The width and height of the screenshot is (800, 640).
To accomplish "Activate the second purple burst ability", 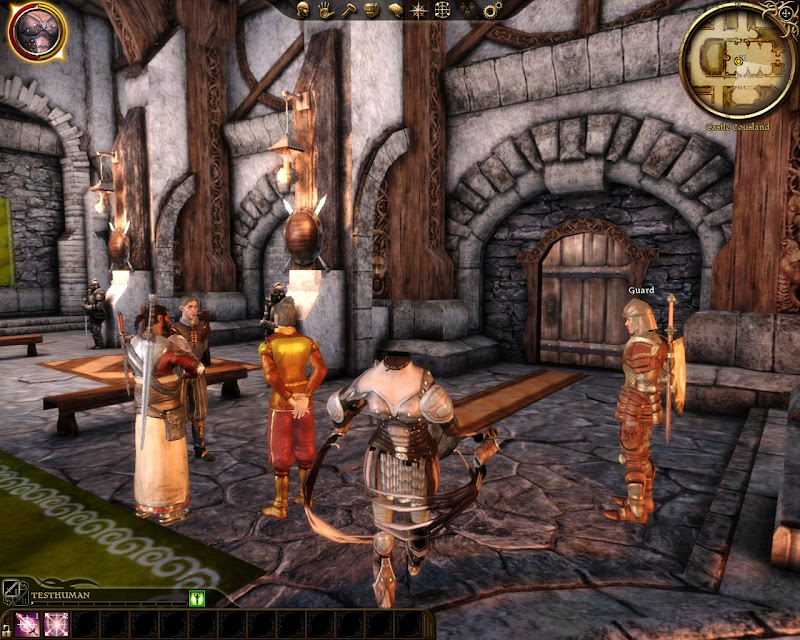I will coord(55,624).
